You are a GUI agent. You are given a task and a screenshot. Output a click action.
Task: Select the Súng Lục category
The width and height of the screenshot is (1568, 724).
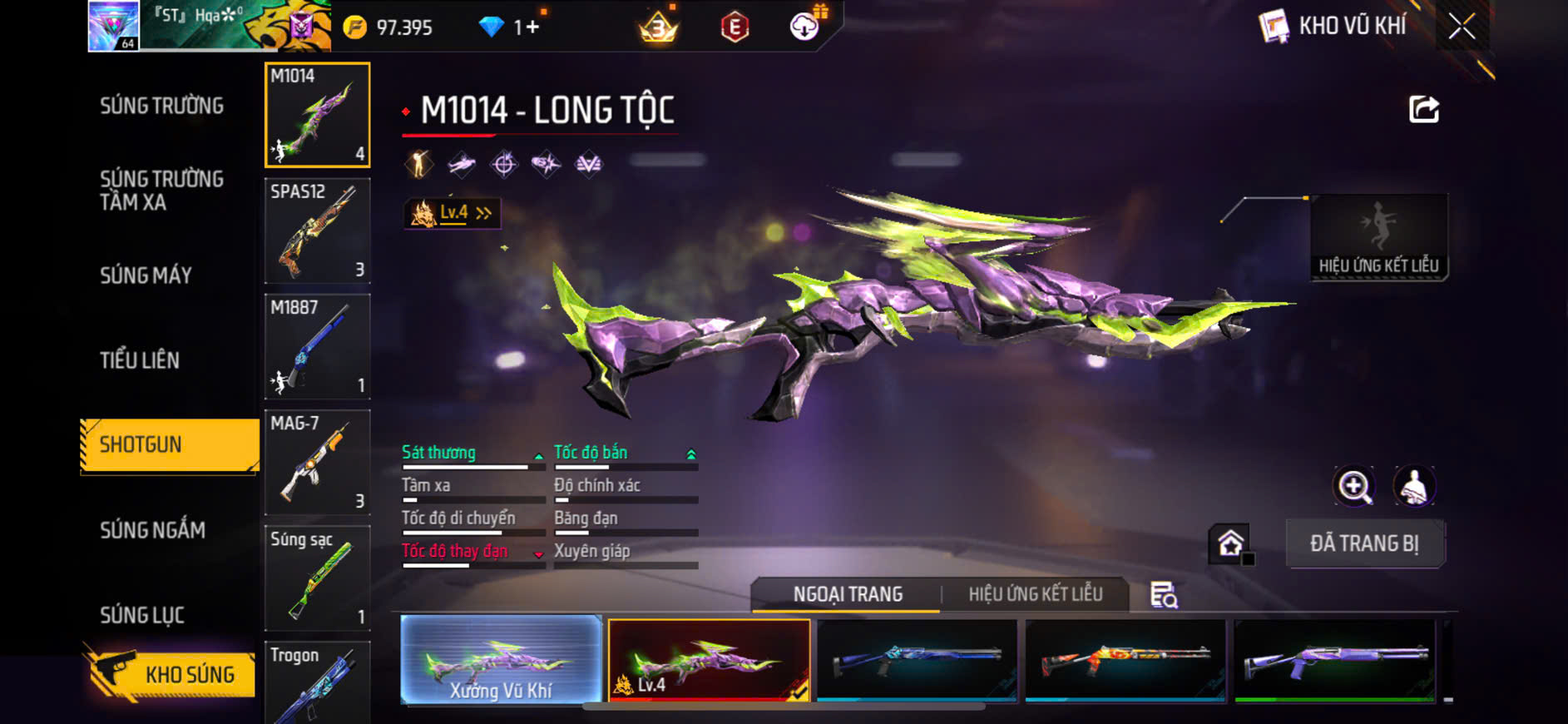pyautogui.click(x=142, y=615)
